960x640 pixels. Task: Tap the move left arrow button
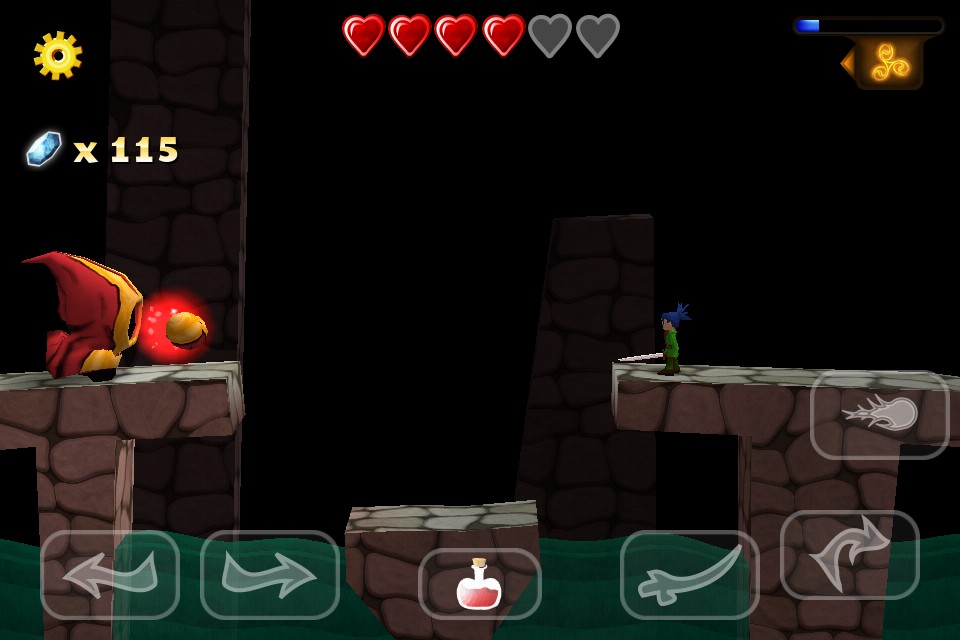pos(110,575)
